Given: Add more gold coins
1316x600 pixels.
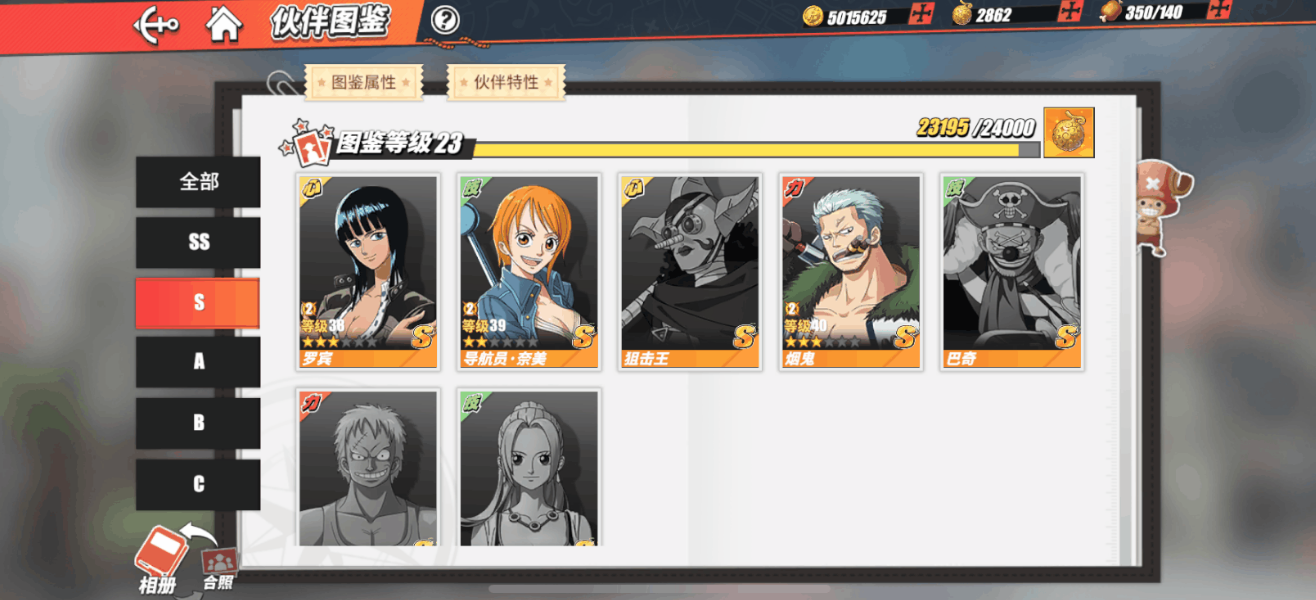Looking at the screenshot, I should coord(921,14).
